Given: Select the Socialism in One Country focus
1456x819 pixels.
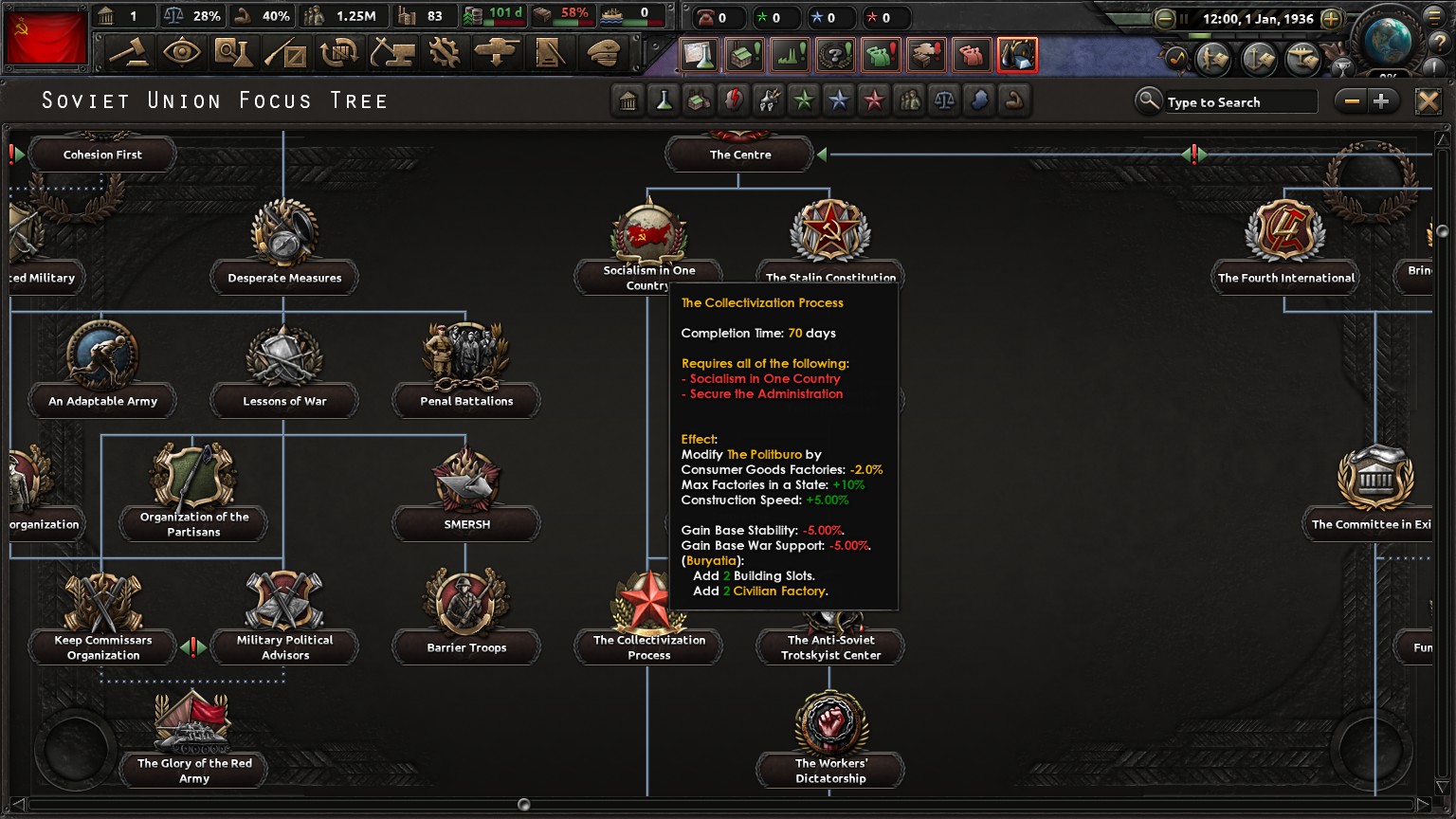Looking at the screenshot, I should (648, 235).
